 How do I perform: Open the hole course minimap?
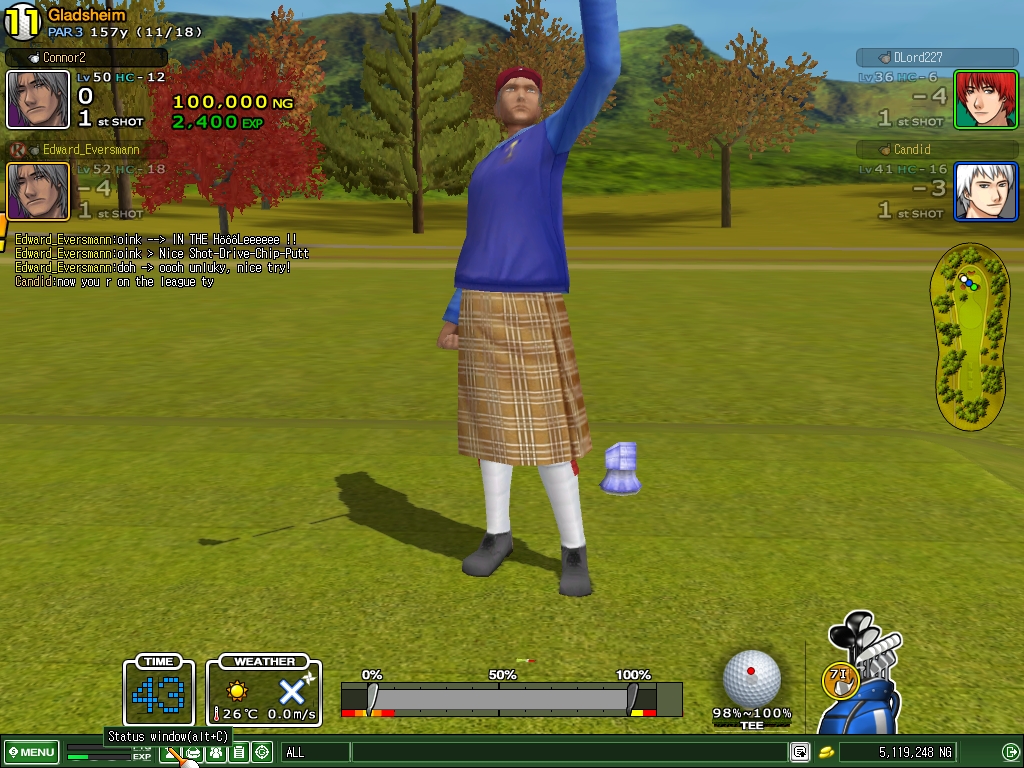(x=968, y=337)
